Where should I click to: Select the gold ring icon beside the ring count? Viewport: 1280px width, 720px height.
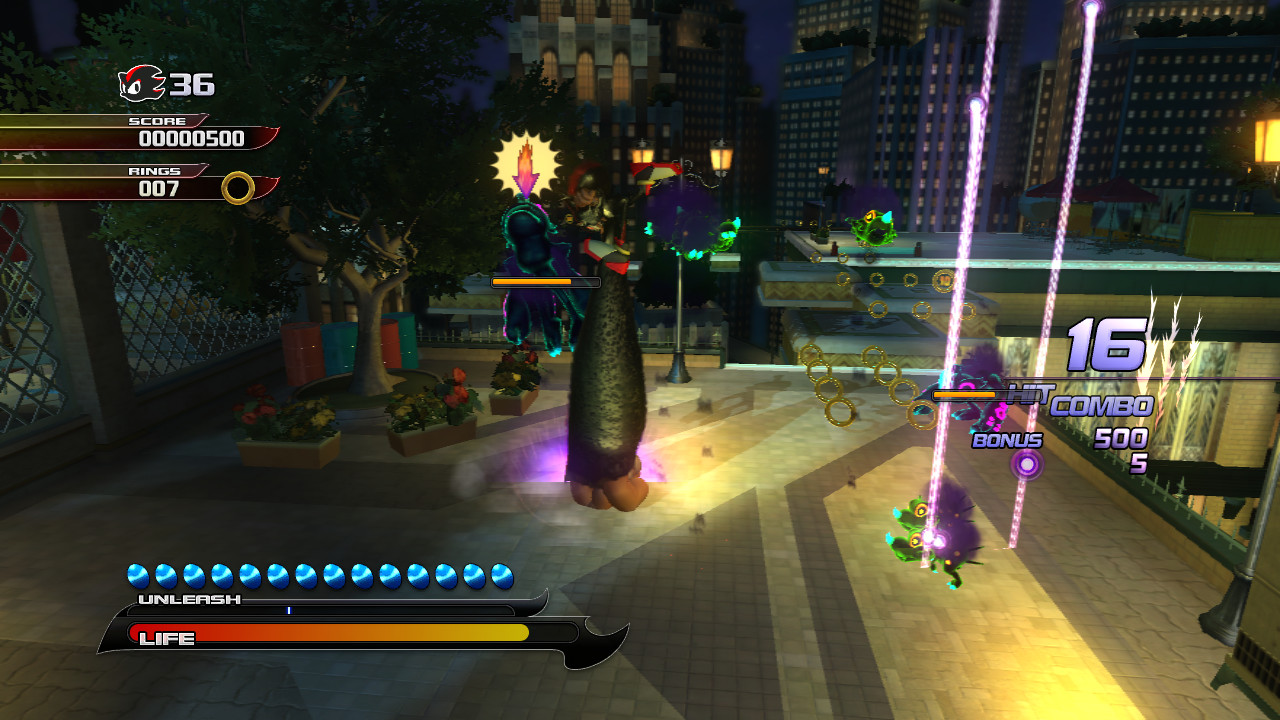pyautogui.click(x=238, y=187)
